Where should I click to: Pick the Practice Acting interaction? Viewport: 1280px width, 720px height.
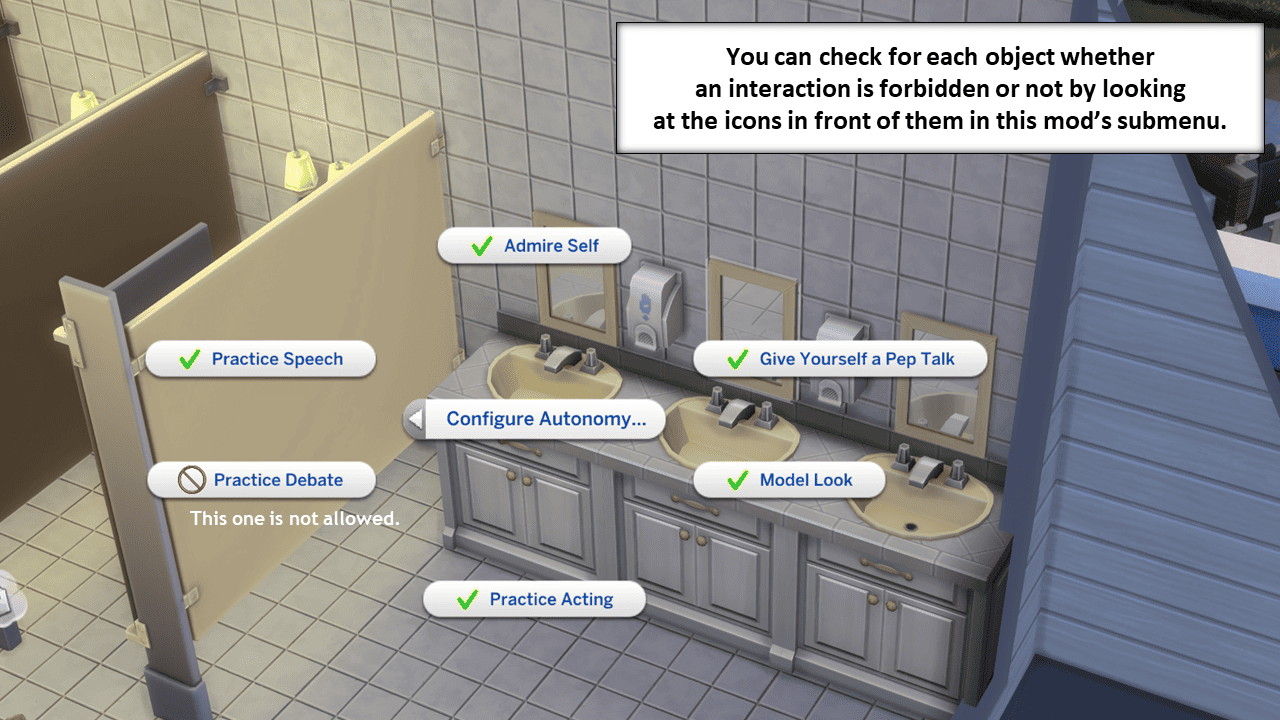[x=535, y=600]
